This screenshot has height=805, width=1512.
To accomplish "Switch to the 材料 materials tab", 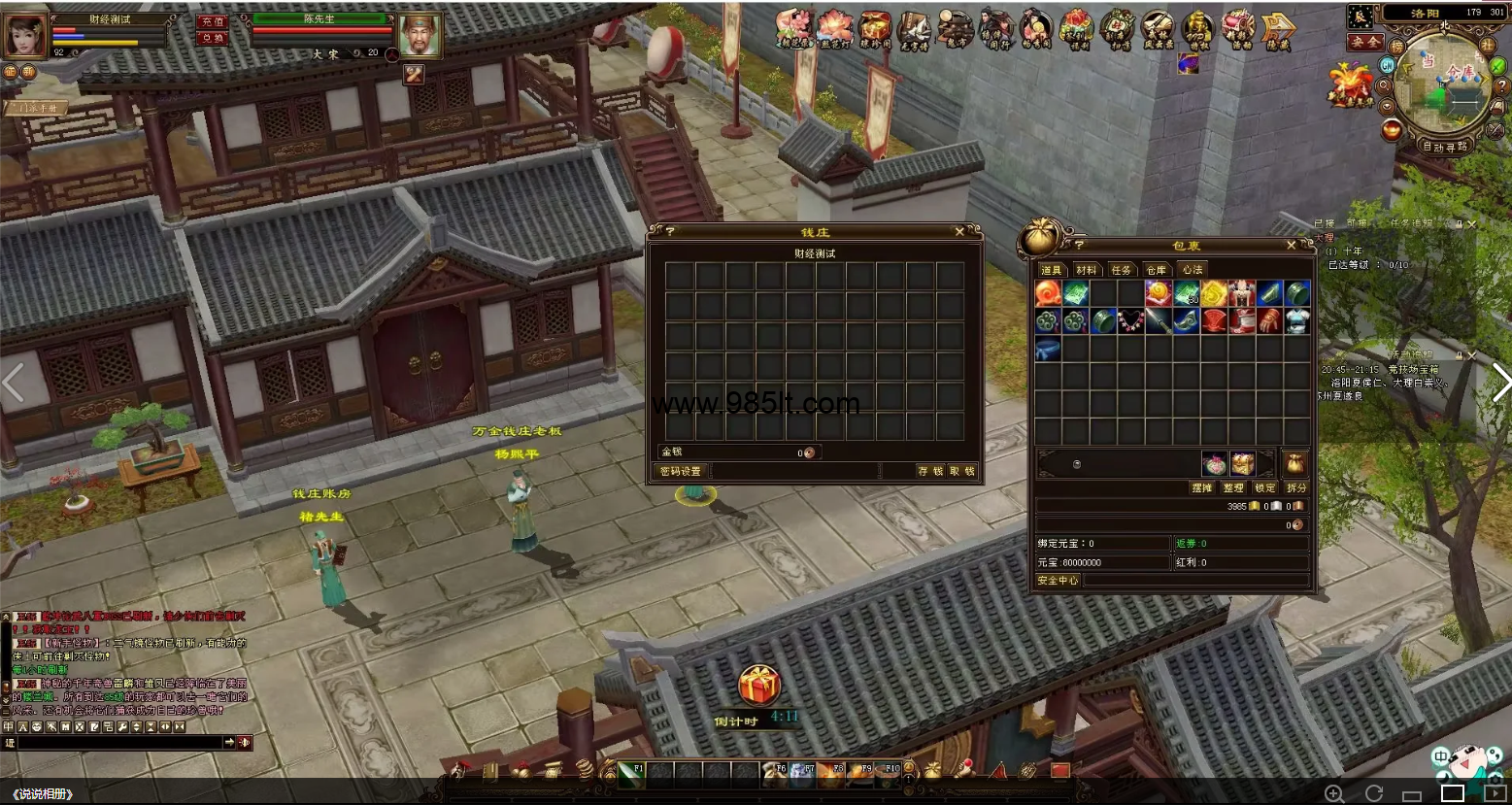I will 1086,270.
